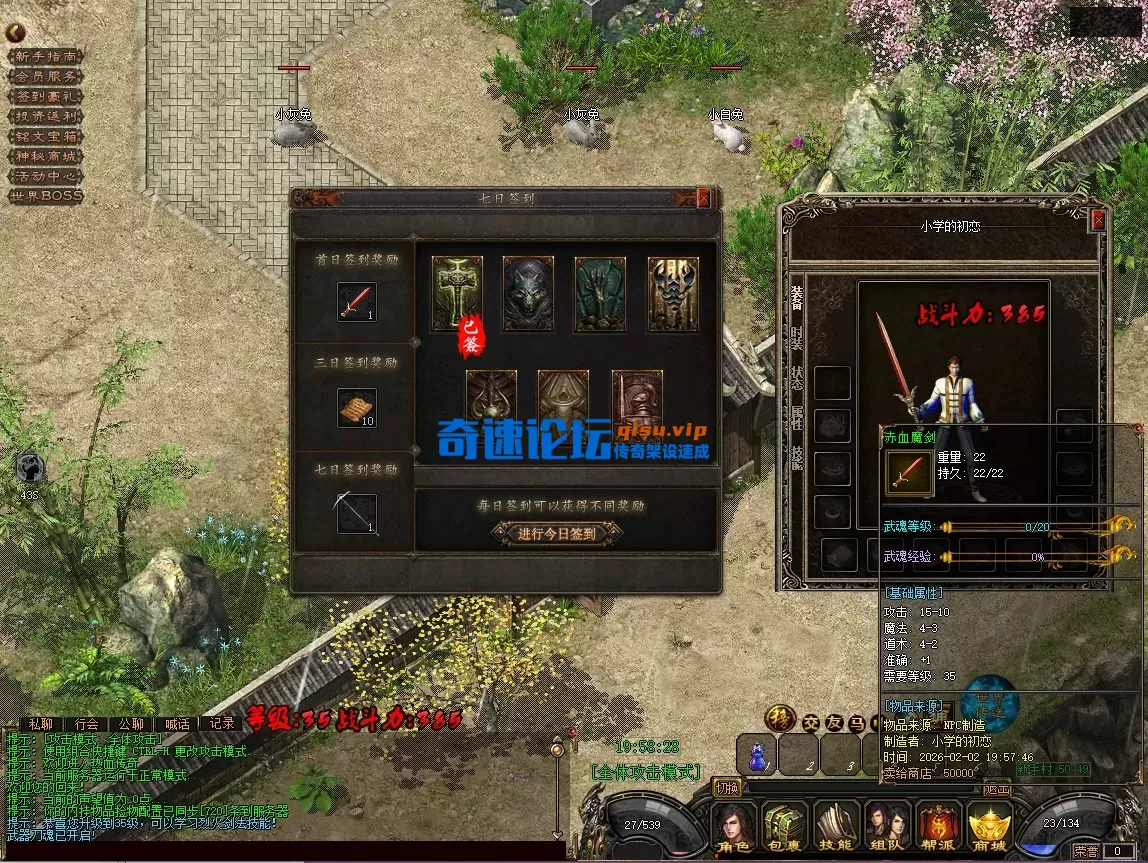1148x863 pixels.
Task: Select the three-day scroll reward item
Action: (x=356, y=408)
